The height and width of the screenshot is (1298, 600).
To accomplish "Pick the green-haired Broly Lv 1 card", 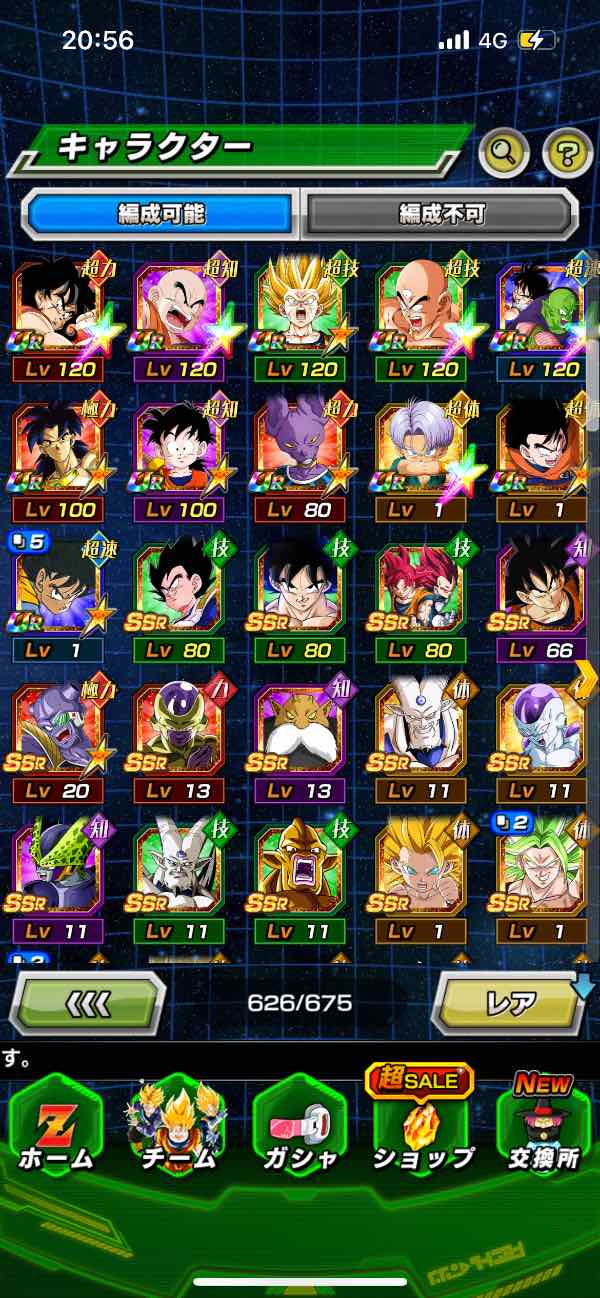I will click(541, 872).
